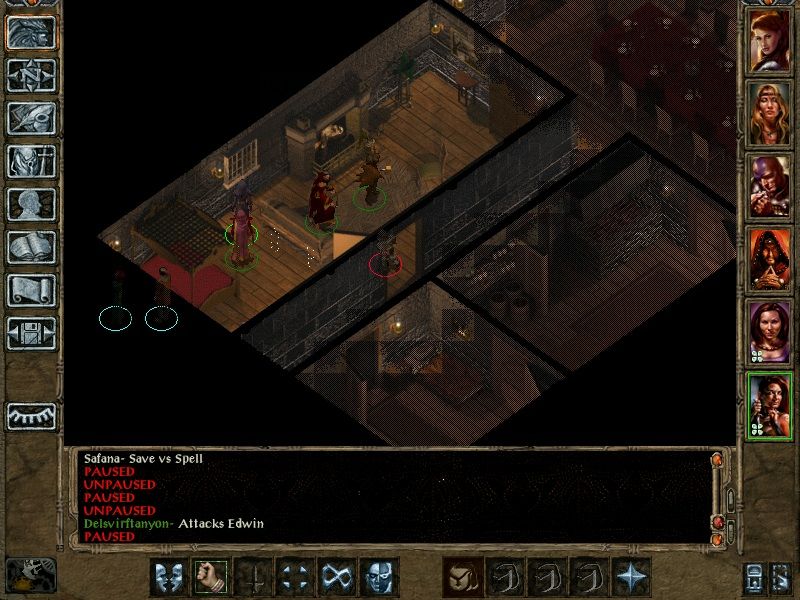This screenshot has width=800, height=600.
Task: Open the priest scroll screen
Action: 31,291
